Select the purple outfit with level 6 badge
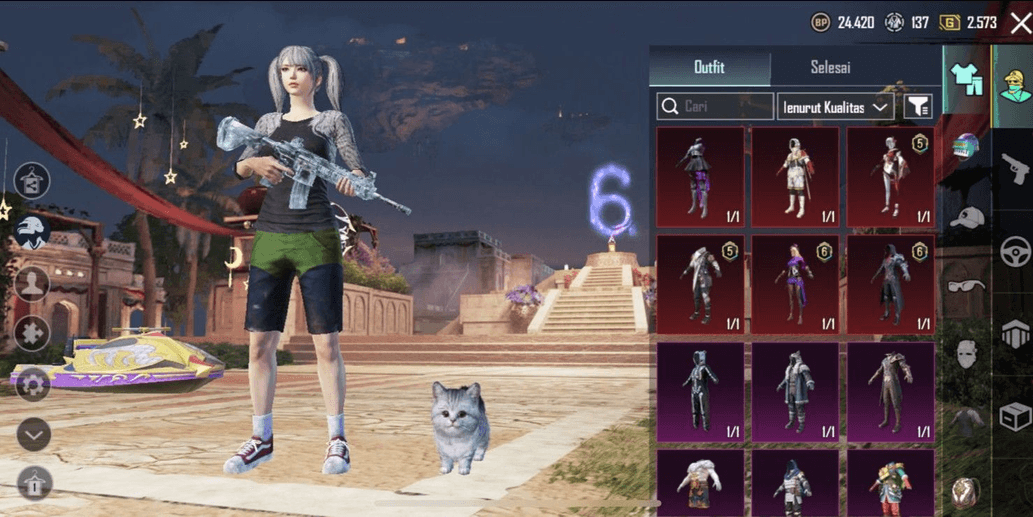1033x517 pixels. tap(796, 285)
